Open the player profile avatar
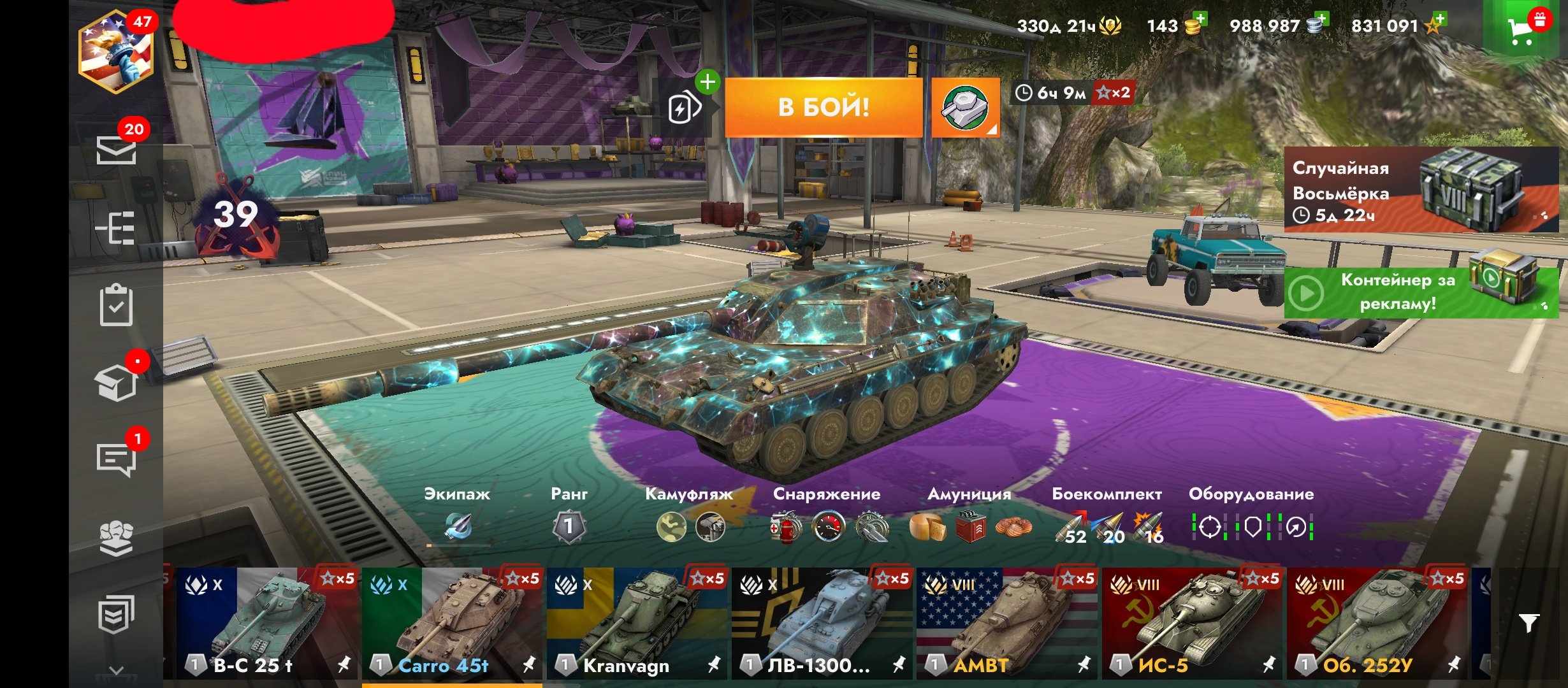Viewport: 1568px width, 688px height. click(x=115, y=53)
